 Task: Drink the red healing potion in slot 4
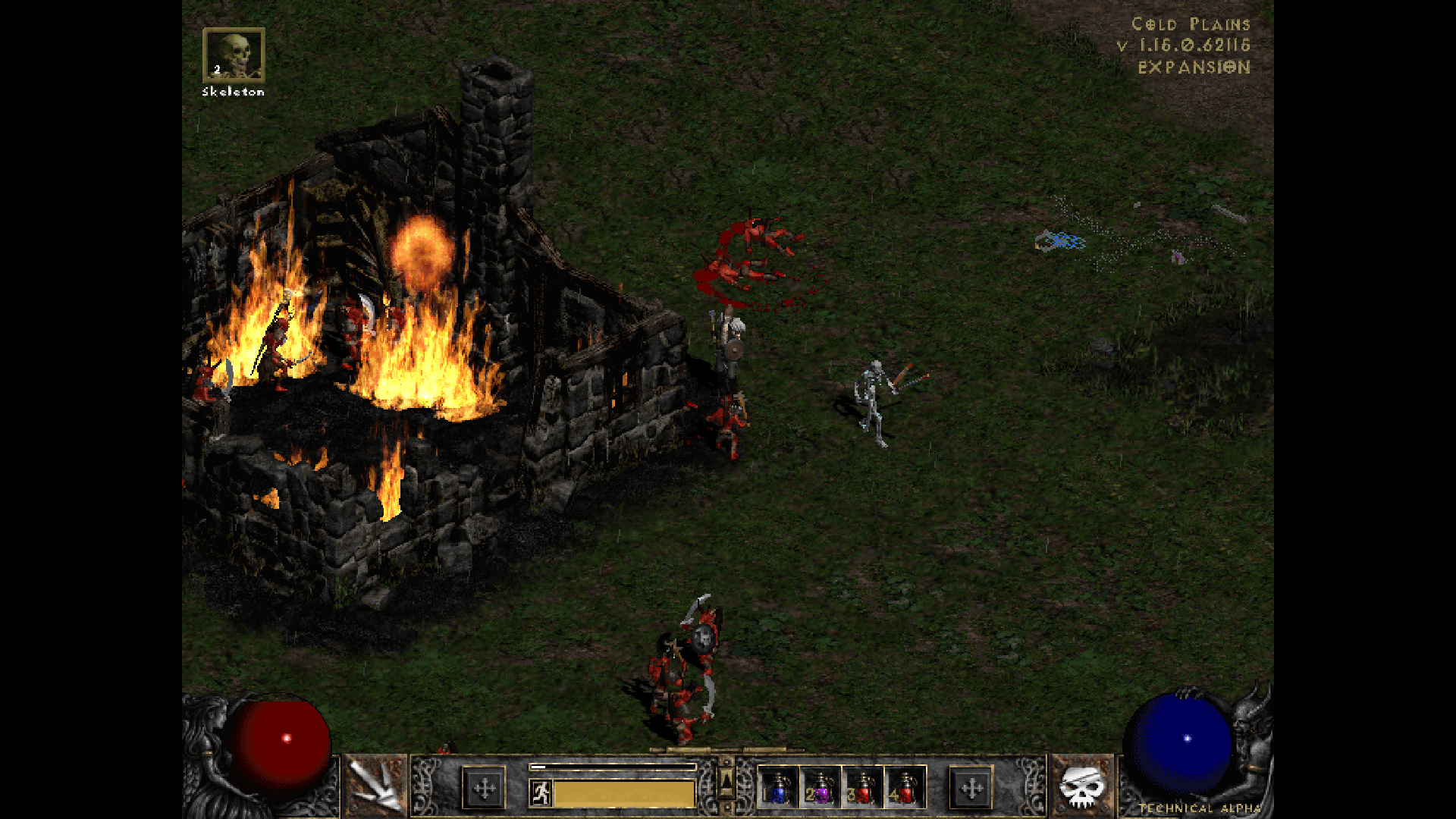point(905,788)
